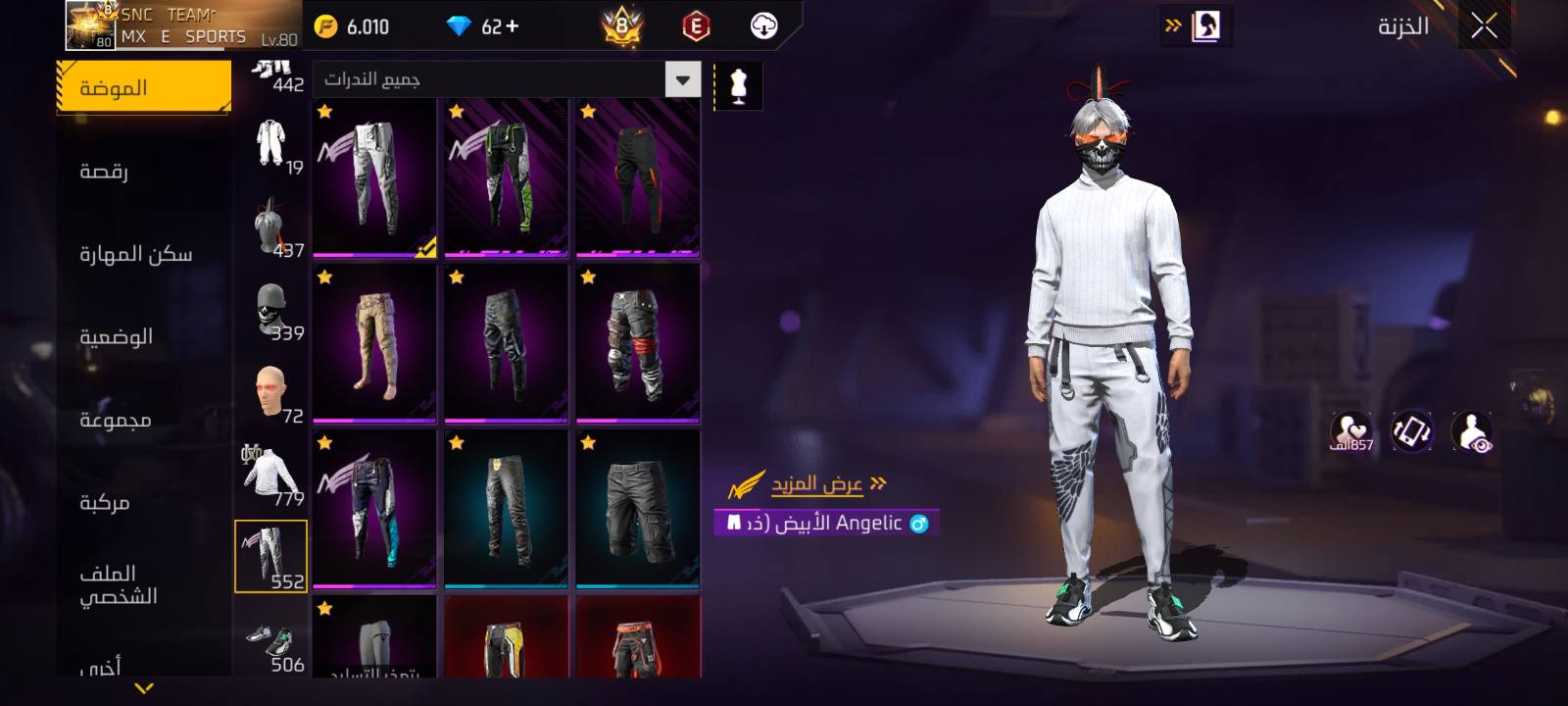The width and height of the screenshot is (1568, 706).
Task: Select the سكن المهارة skill skin tab
Action: 135,254
